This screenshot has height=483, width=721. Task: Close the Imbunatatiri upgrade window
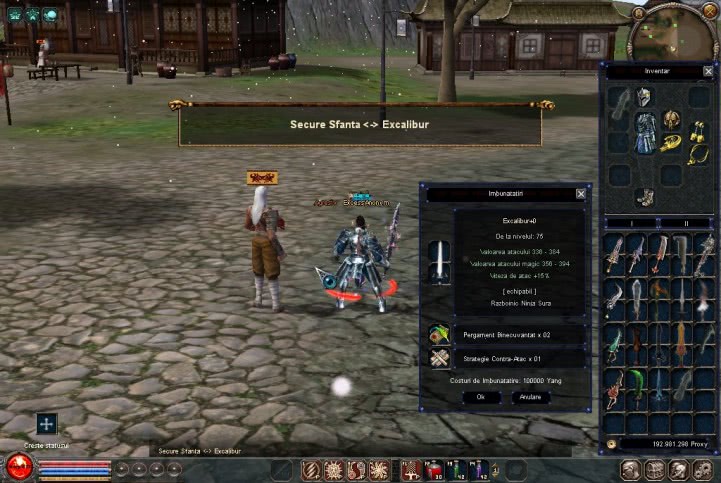[581, 194]
